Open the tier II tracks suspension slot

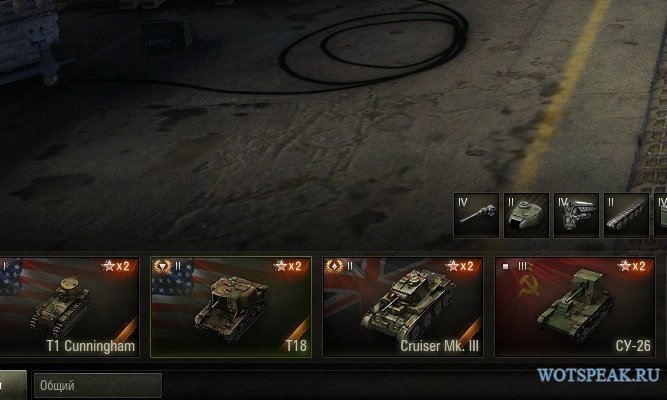coord(627,215)
